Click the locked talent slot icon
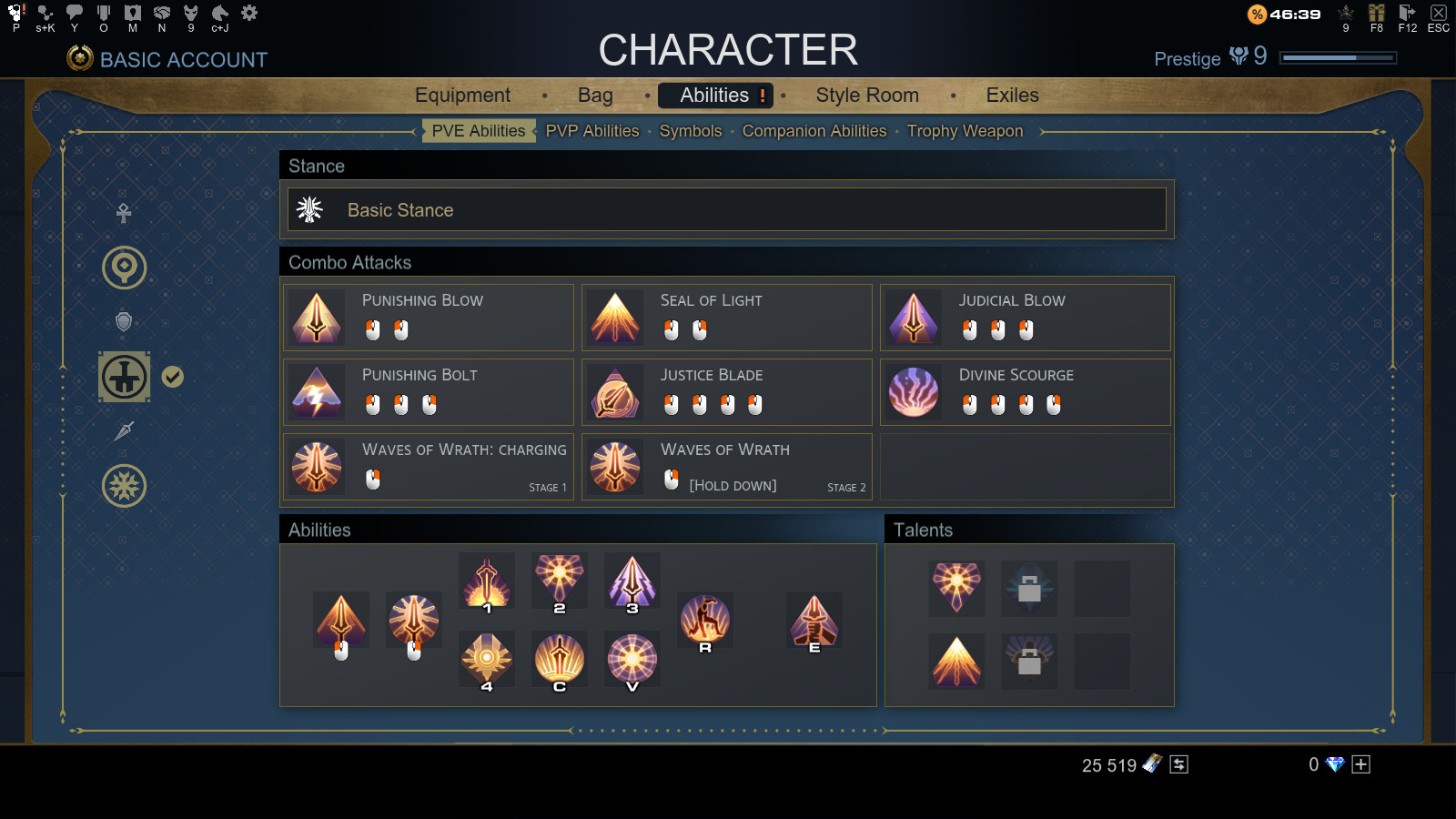The height and width of the screenshot is (819, 1456). [1029, 589]
